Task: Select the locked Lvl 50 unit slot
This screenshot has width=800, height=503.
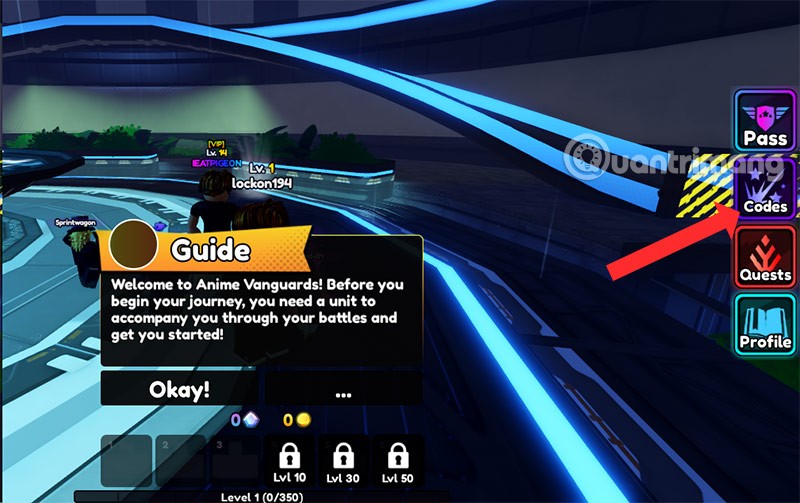Action: tap(398, 461)
